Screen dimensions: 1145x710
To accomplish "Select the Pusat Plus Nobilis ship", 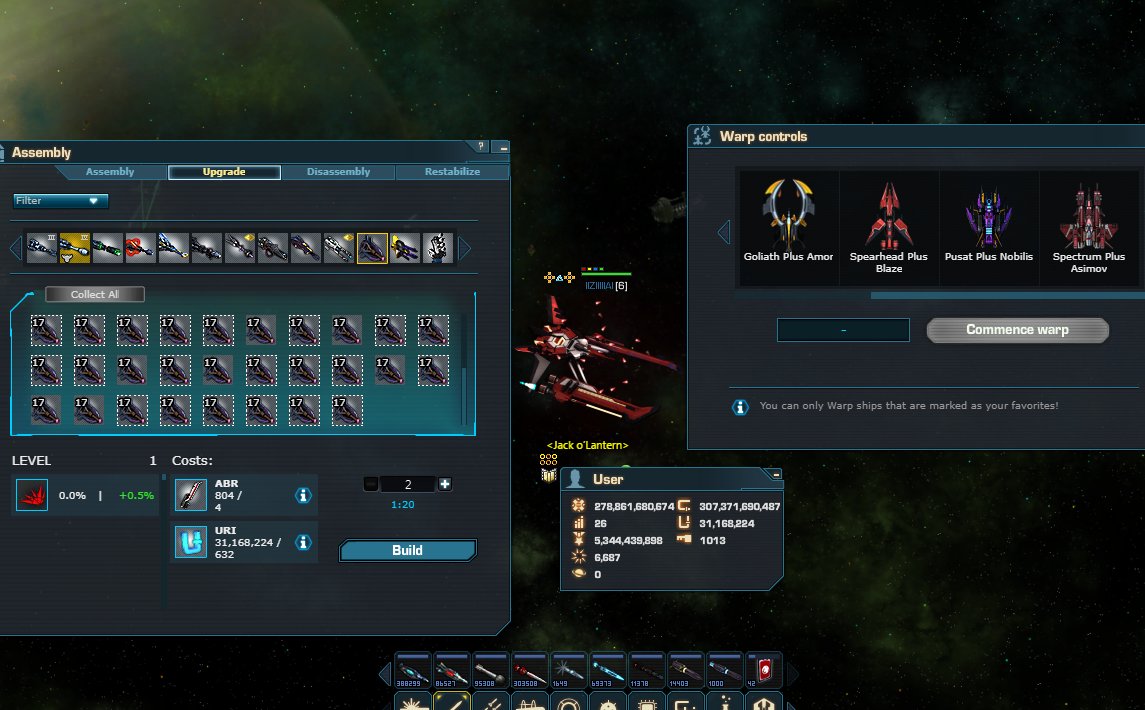I will [989, 225].
